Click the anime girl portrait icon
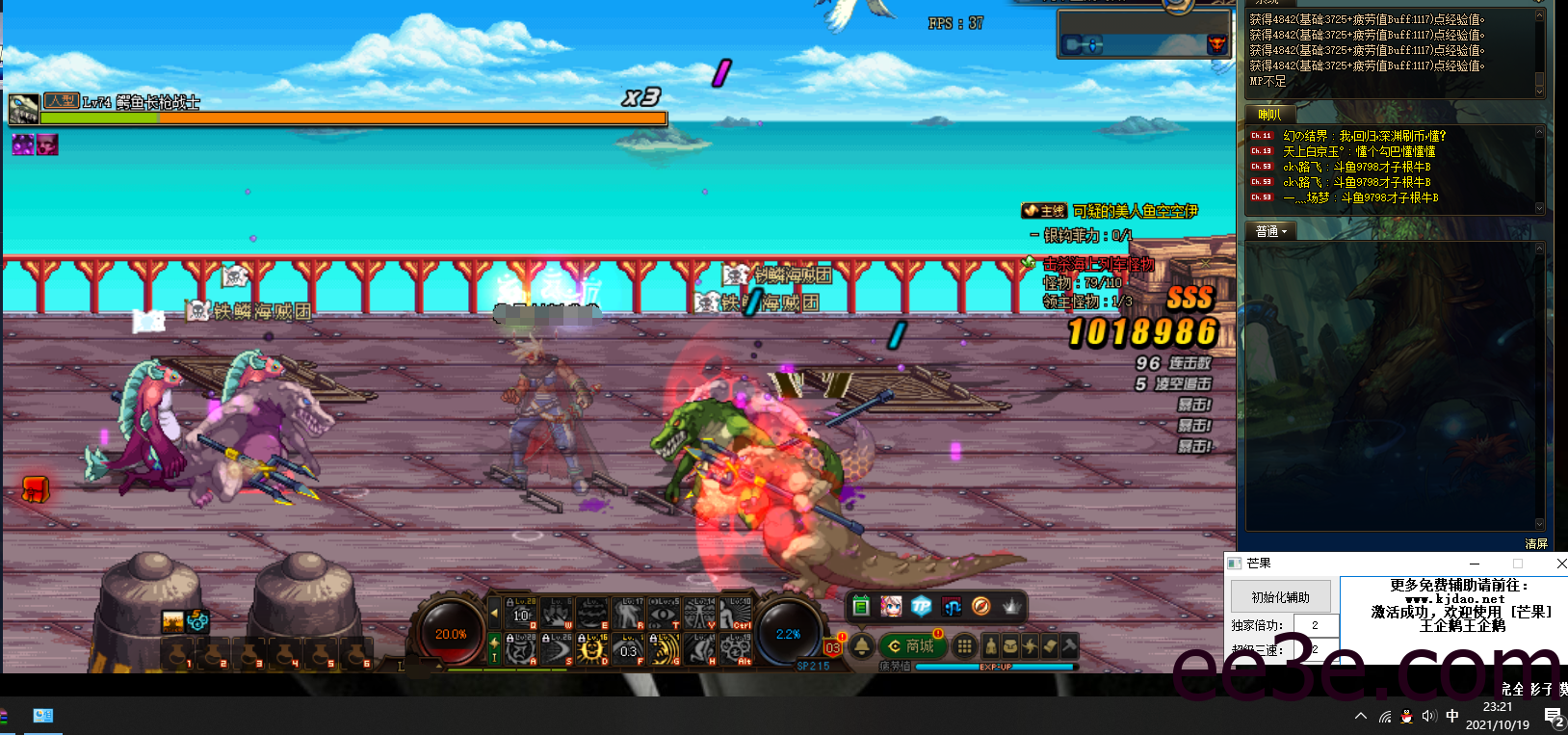Screen dimensions: 1568x735 pyautogui.click(x=891, y=606)
